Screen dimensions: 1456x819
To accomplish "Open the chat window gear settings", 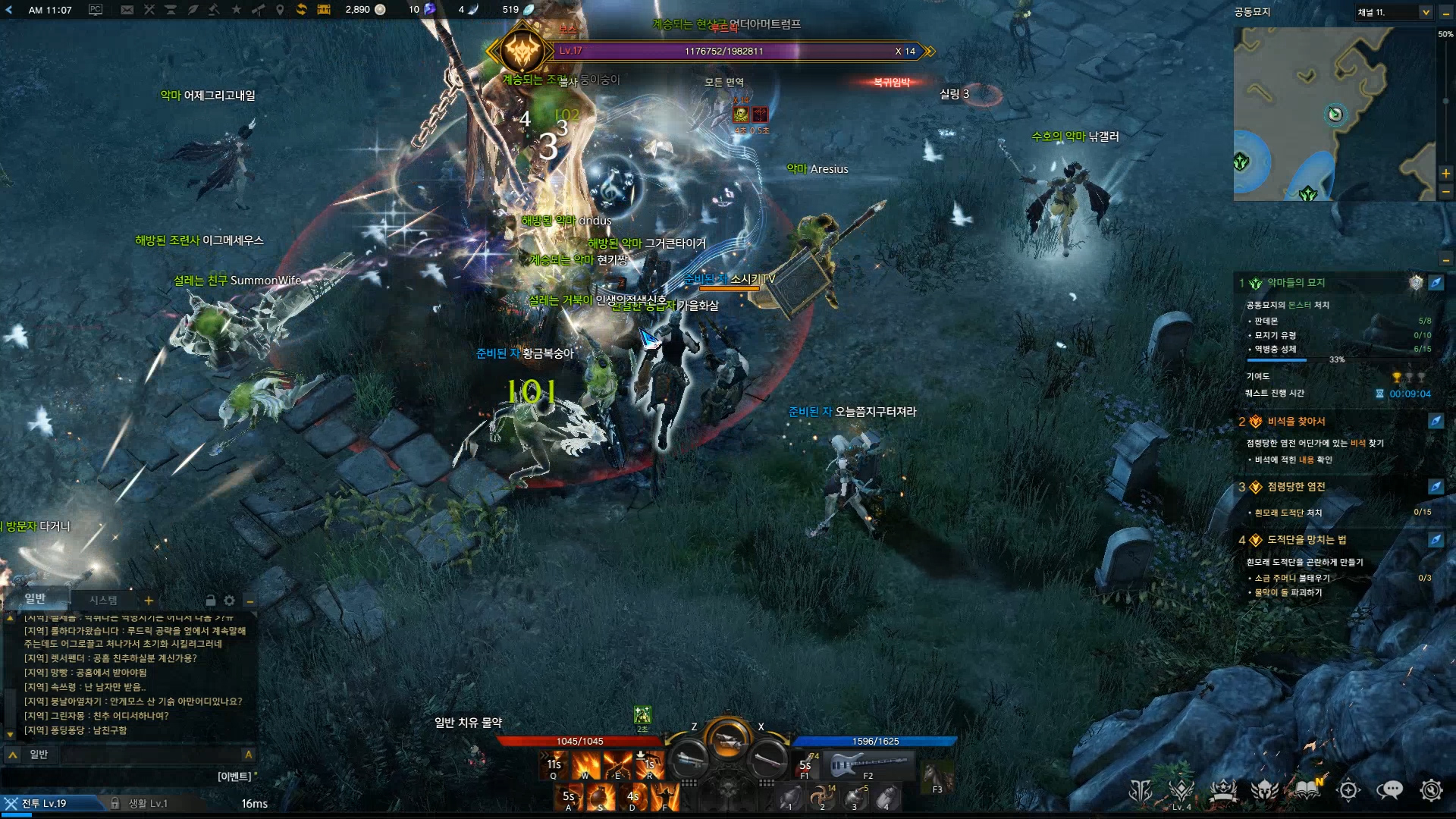I will point(229,601).
